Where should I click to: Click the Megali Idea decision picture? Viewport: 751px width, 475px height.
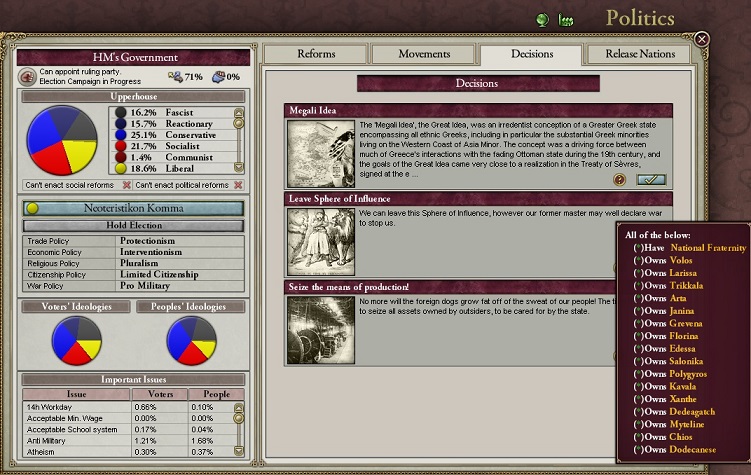[x=320, y=153]
